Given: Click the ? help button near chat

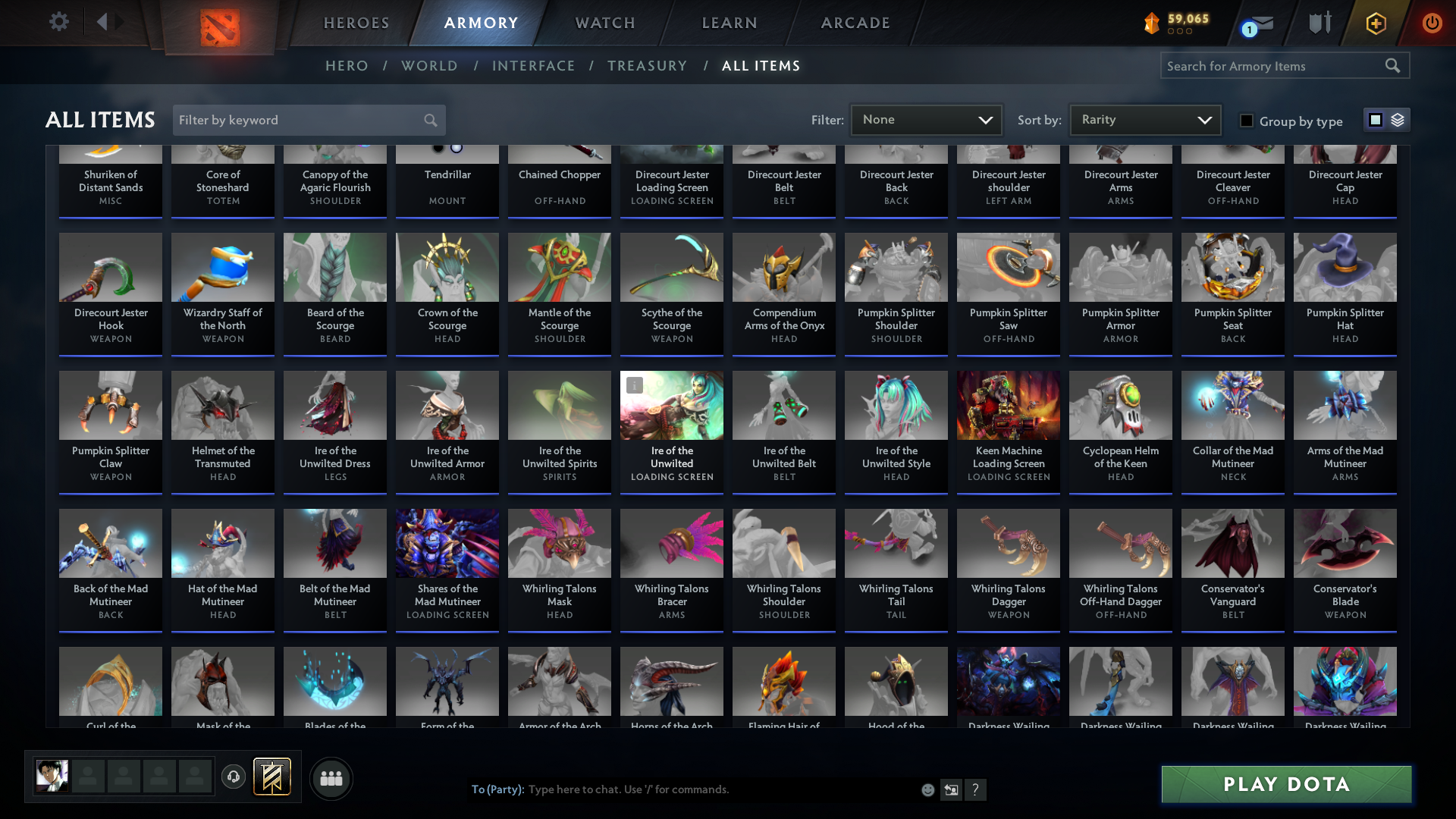Looking at the screenshot, I should coord(976,789).
